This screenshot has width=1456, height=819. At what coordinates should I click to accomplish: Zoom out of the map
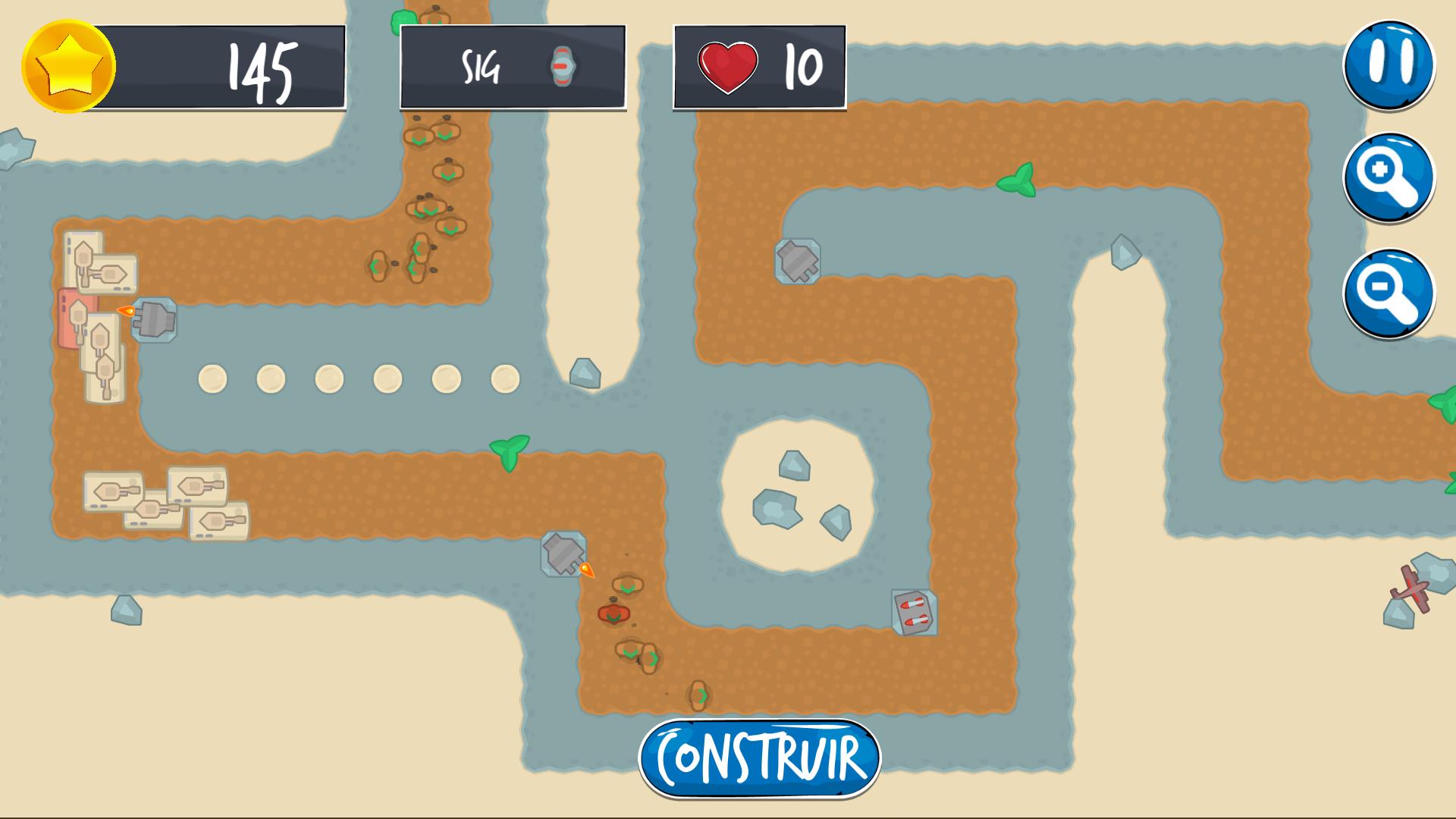[x=1389, y=293]
